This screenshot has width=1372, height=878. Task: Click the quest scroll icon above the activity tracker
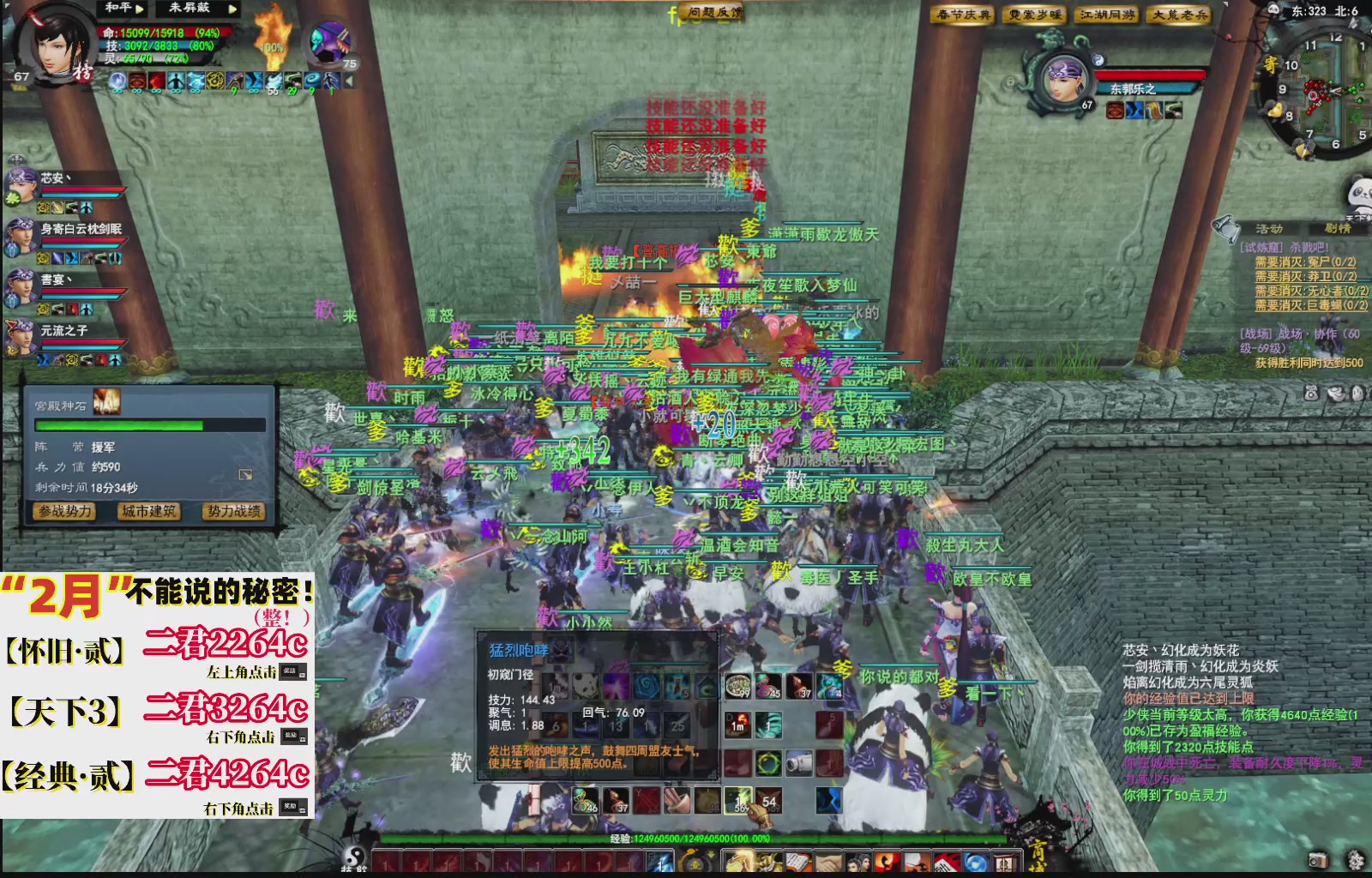[x=1225, y=229]
